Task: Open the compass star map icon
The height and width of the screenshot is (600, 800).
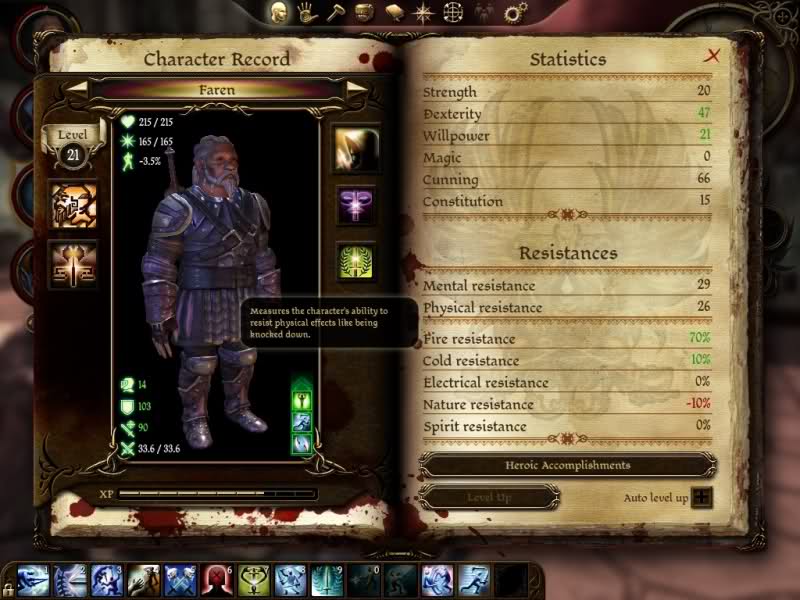Action: (x=423, y=13)
